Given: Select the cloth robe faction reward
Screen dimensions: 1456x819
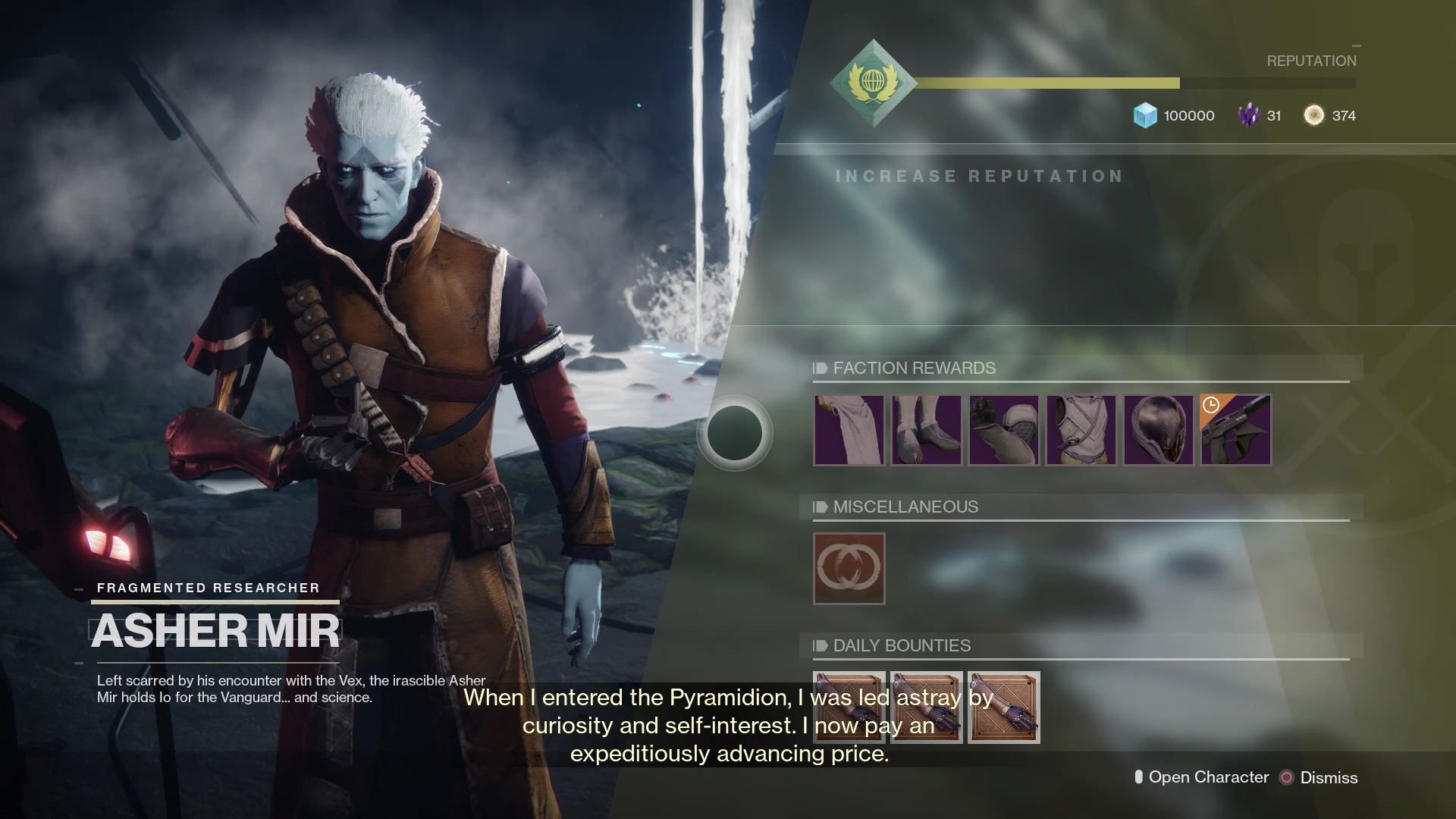Looking at the screenshot, I should [x=849, y=430].
